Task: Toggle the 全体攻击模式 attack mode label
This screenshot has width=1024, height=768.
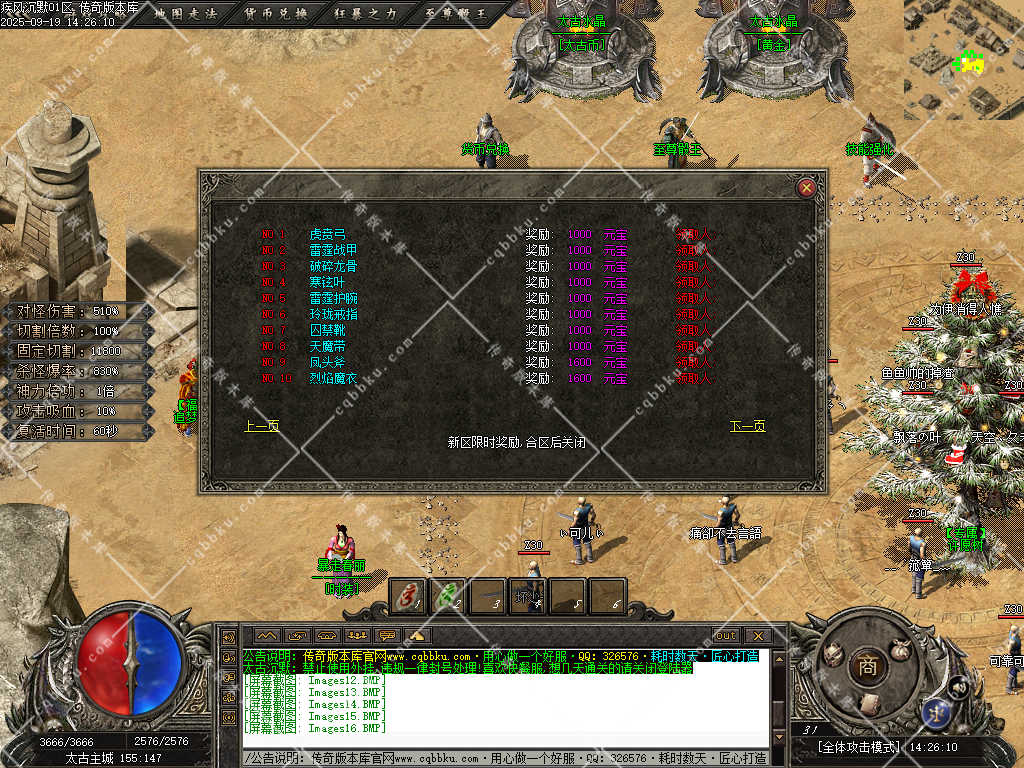Action: click(x=859, y=747)
